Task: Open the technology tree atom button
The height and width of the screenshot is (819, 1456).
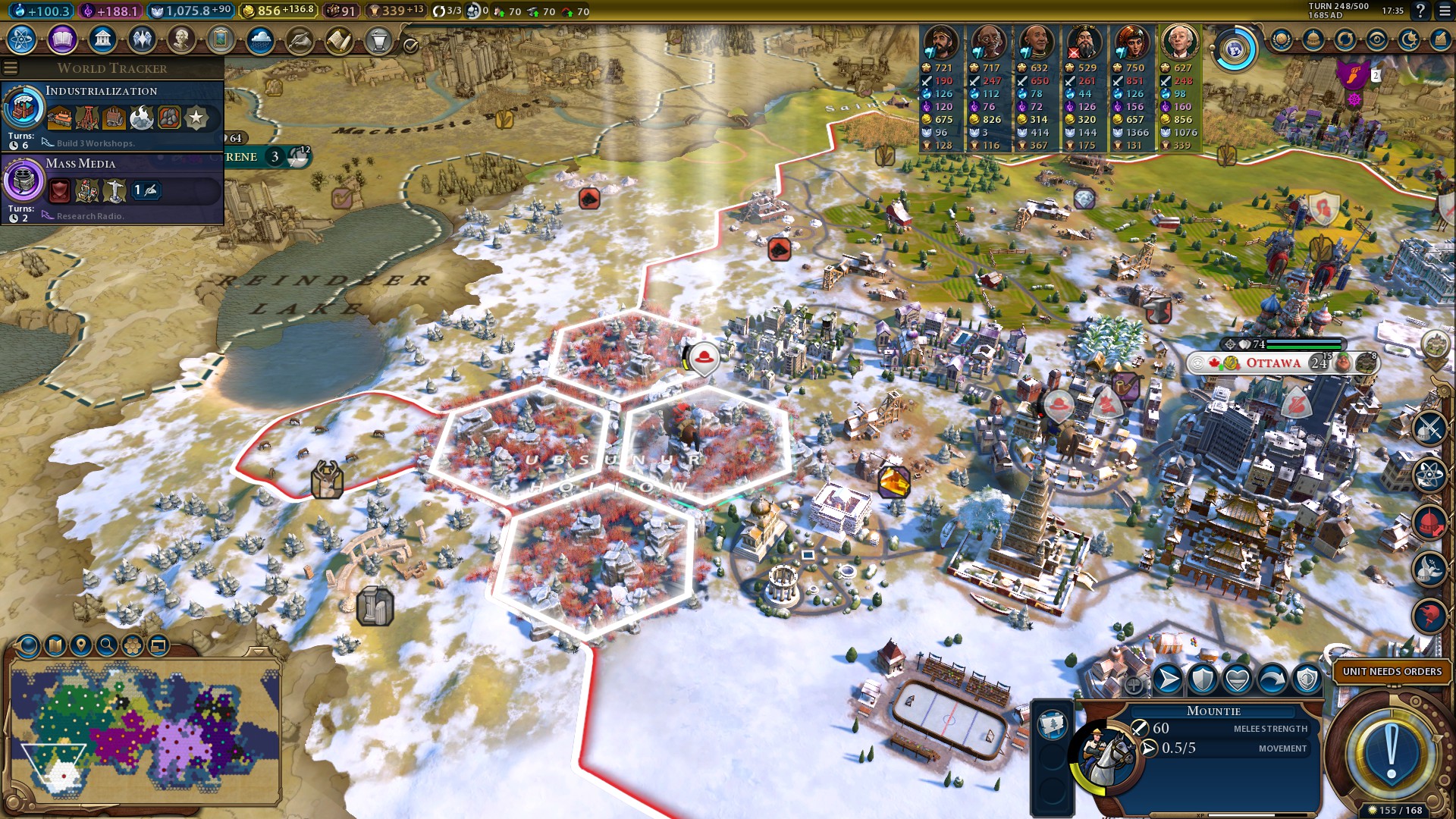Action: coord(22,39)
